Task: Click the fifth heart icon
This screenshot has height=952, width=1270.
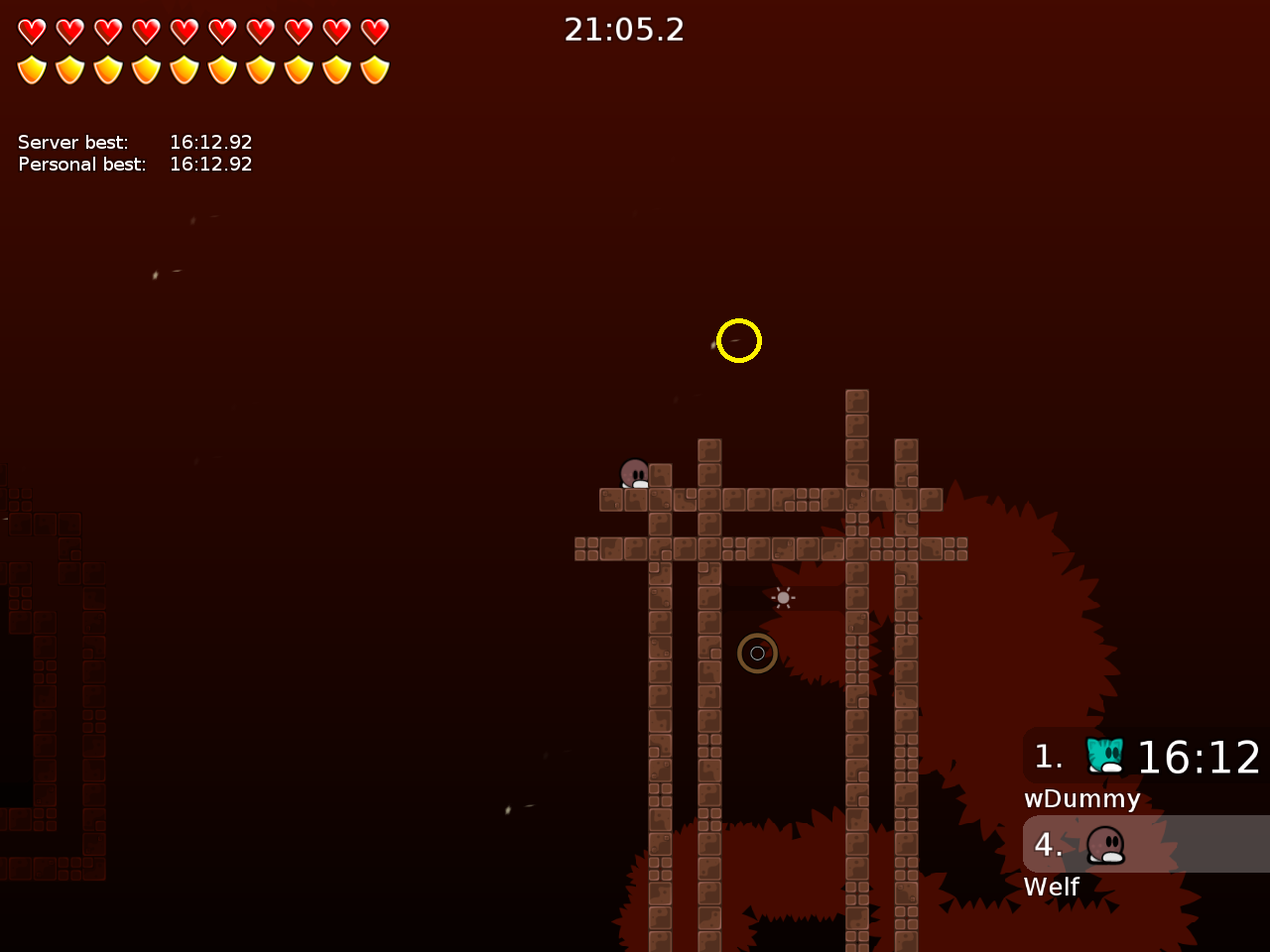Action: (184, 31)
